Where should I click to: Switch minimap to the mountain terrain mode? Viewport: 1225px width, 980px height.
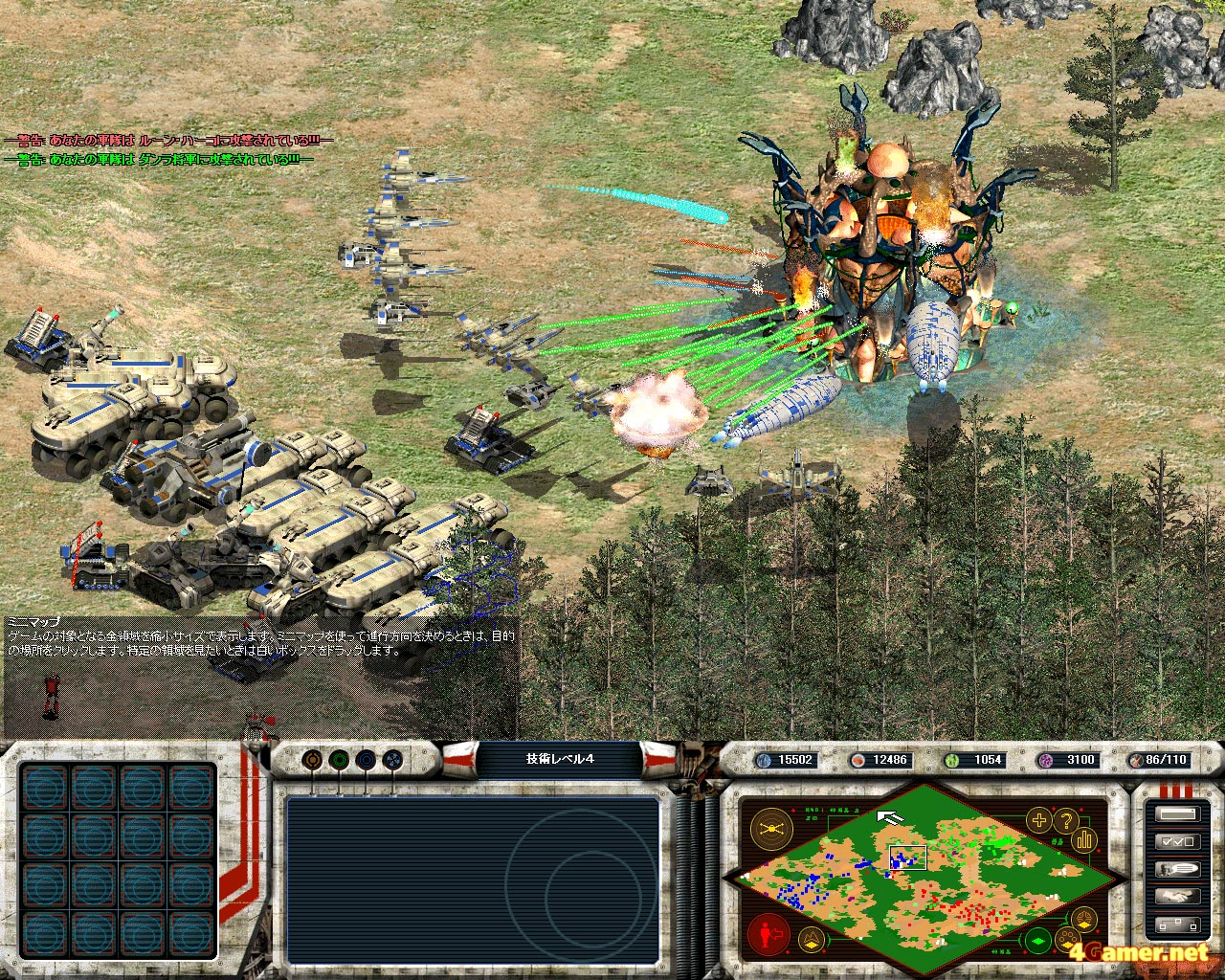[812, 940]
